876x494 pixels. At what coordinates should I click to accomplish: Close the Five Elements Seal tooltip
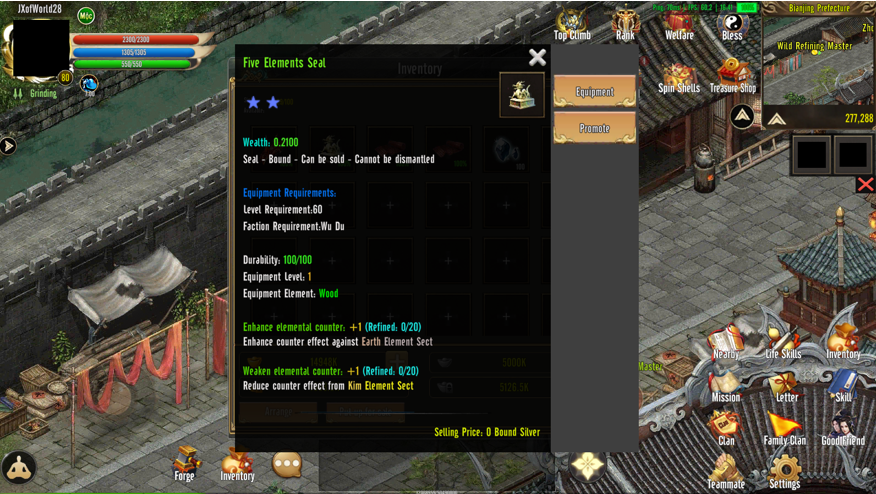[x=537, y=58]
